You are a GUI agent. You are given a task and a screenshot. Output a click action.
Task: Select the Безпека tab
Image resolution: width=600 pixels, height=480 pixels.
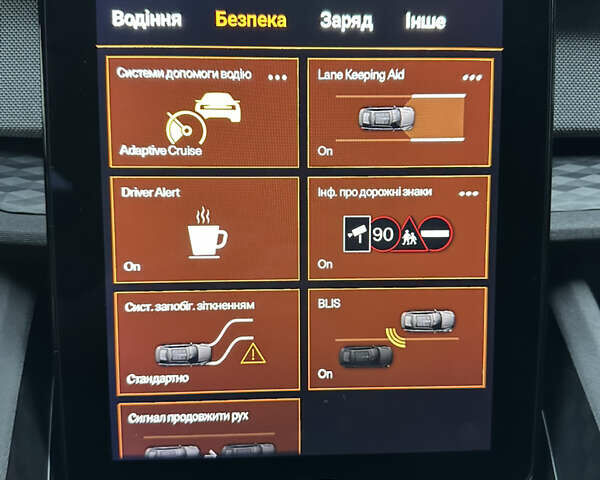pos(250,20)
